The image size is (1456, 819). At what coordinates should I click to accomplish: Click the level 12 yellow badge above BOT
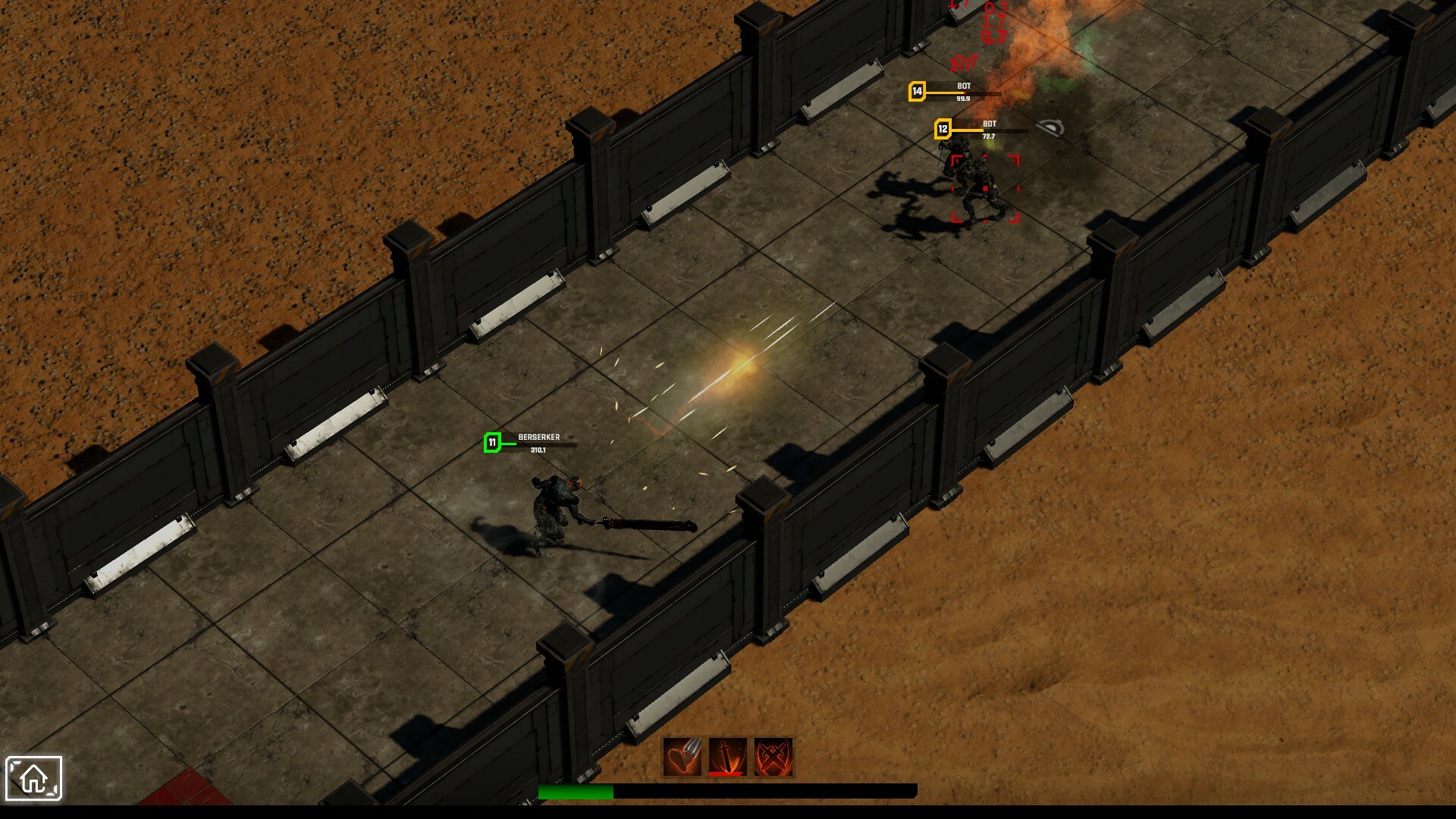click(x=943, y=130)
